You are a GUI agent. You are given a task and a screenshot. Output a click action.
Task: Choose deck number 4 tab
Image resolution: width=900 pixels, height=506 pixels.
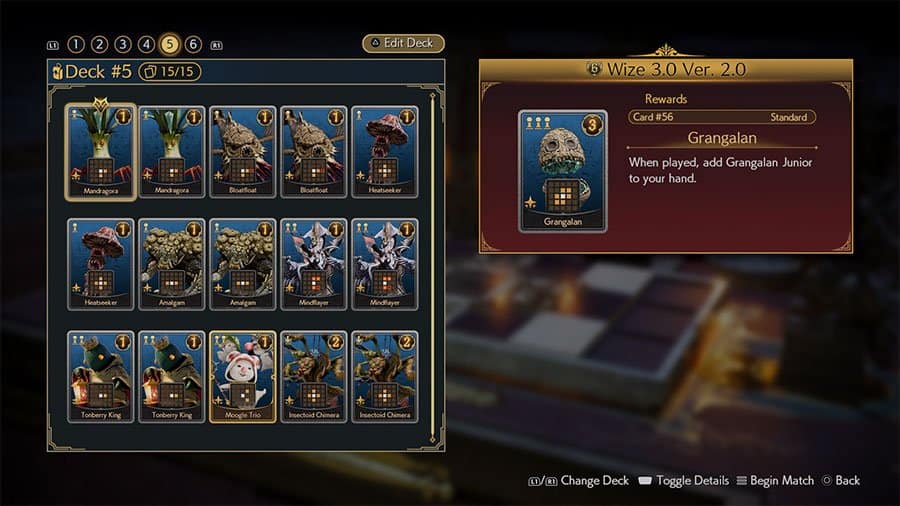[146, 44]
